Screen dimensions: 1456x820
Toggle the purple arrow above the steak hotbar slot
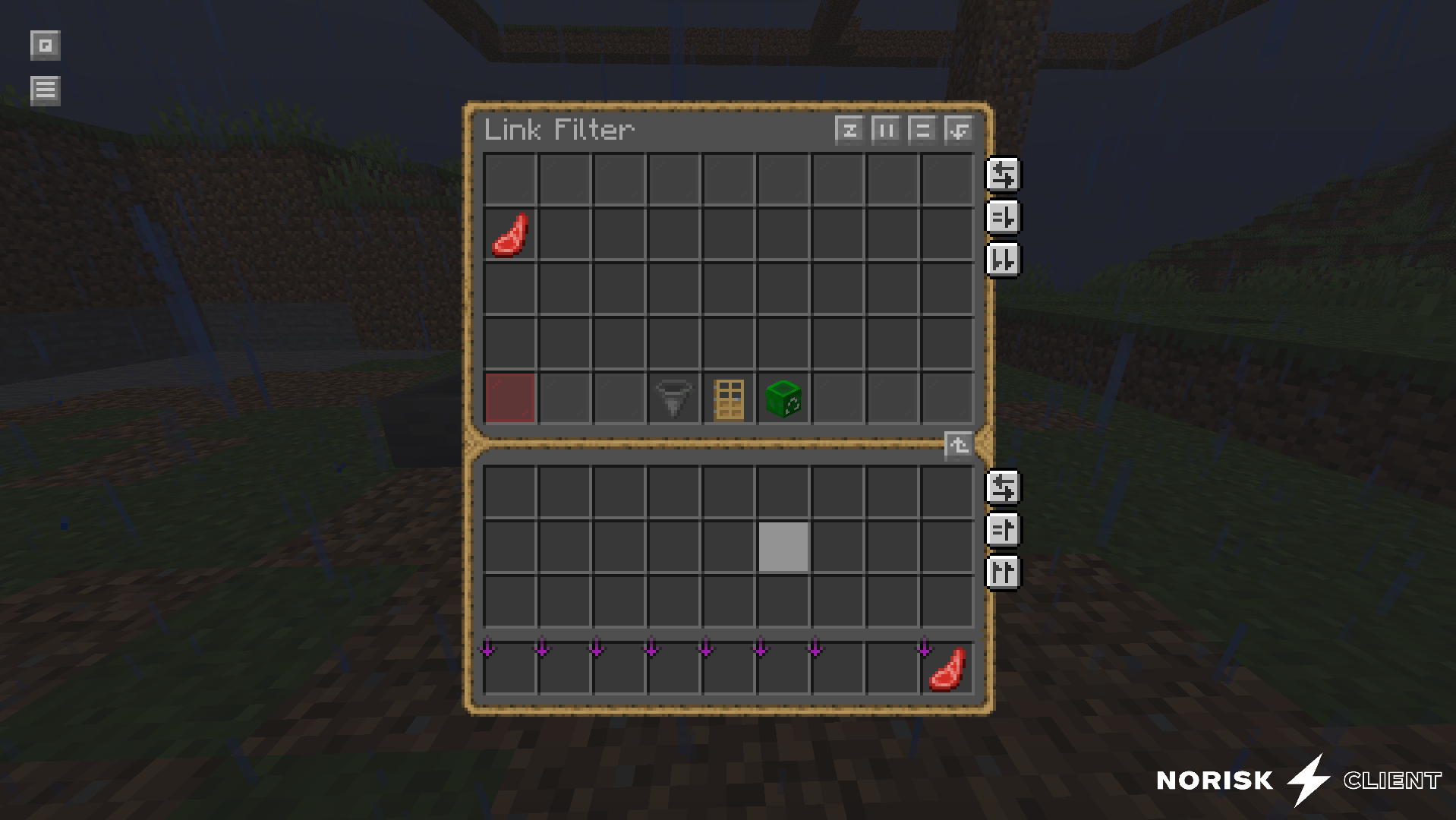924,648
